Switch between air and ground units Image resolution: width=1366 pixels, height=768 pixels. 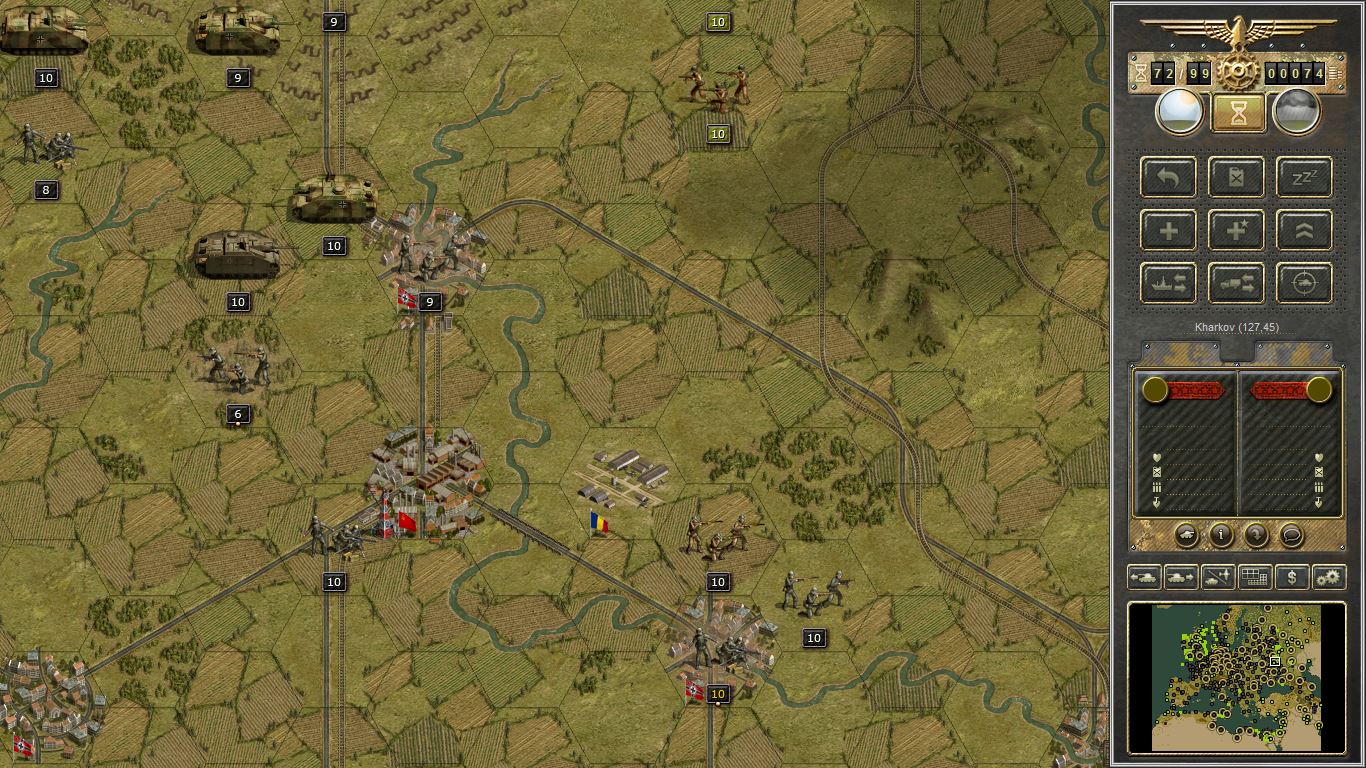coord(1218,577)
